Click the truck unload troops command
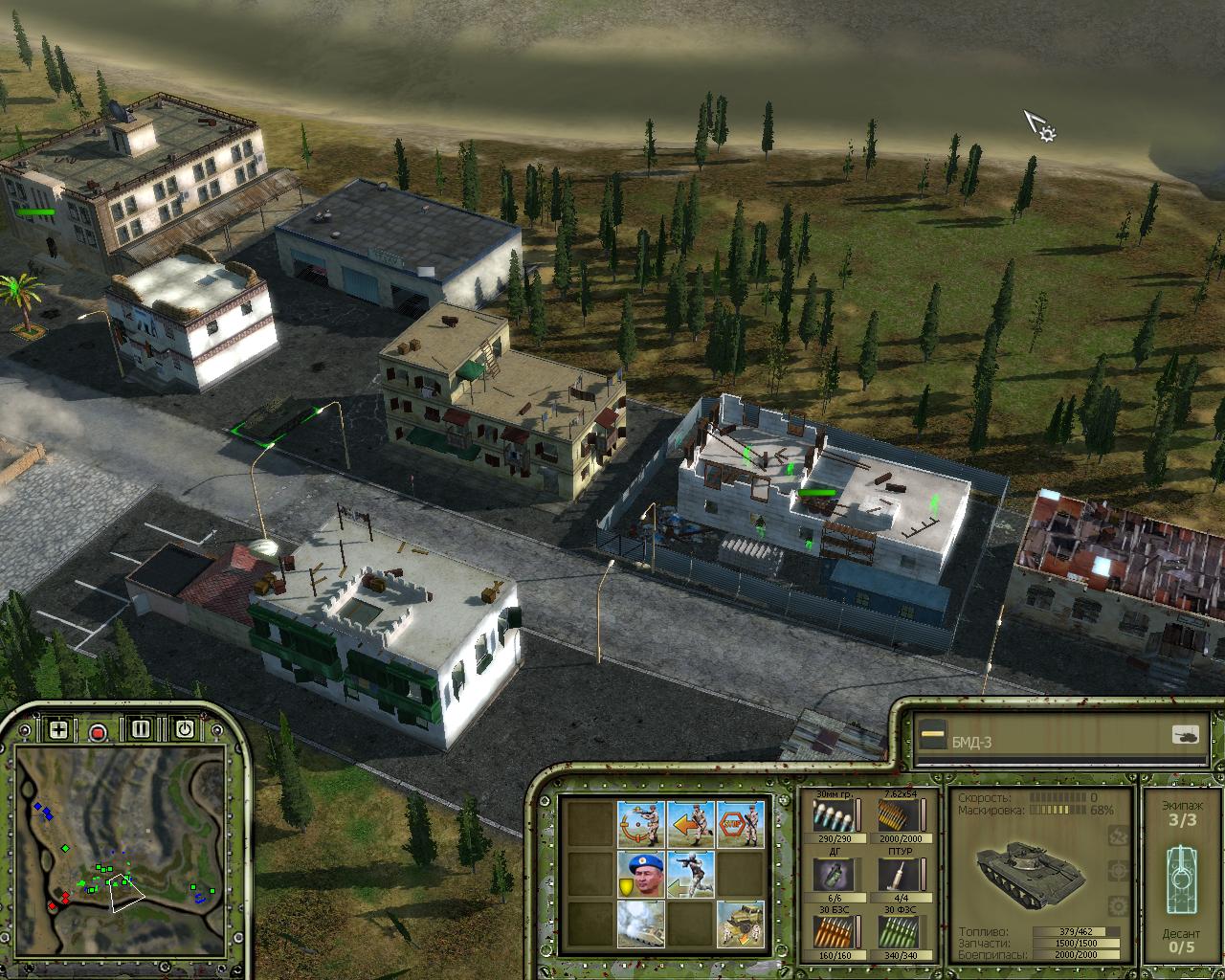 [741, 924]
